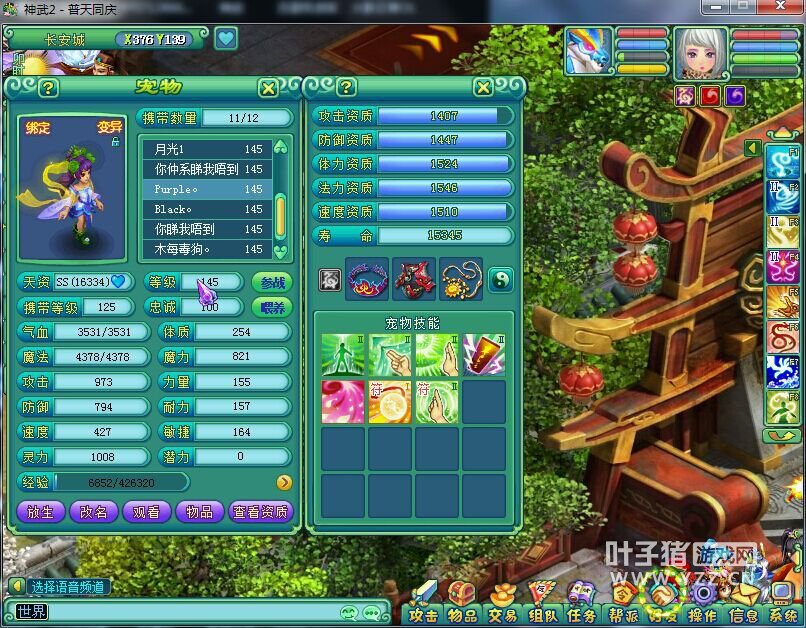
Task: Click the 查看资质 aptitude button
Action: pyautogui.click(x=260, y=511)
